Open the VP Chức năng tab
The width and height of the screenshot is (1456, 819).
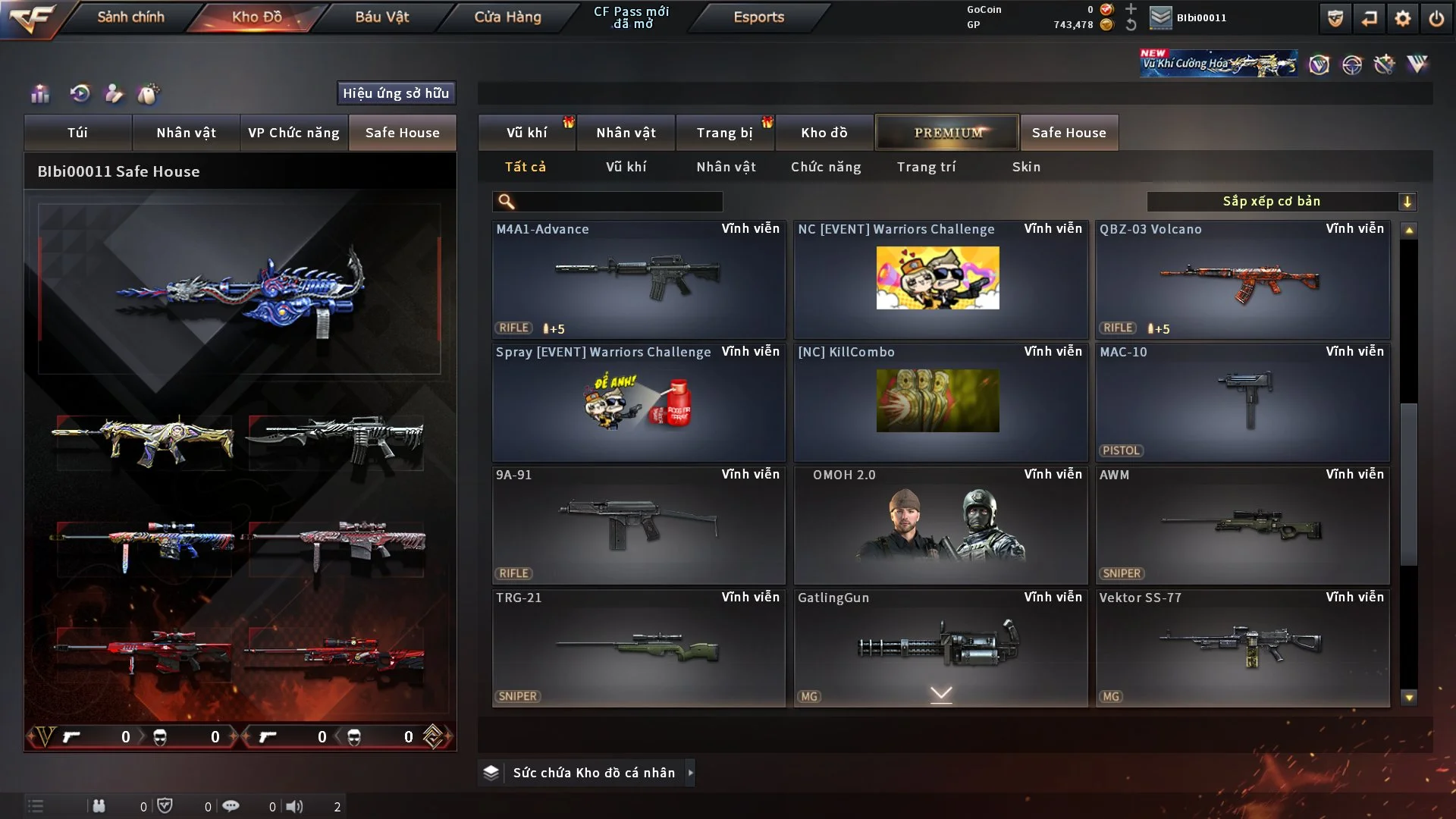click(293, 133)
